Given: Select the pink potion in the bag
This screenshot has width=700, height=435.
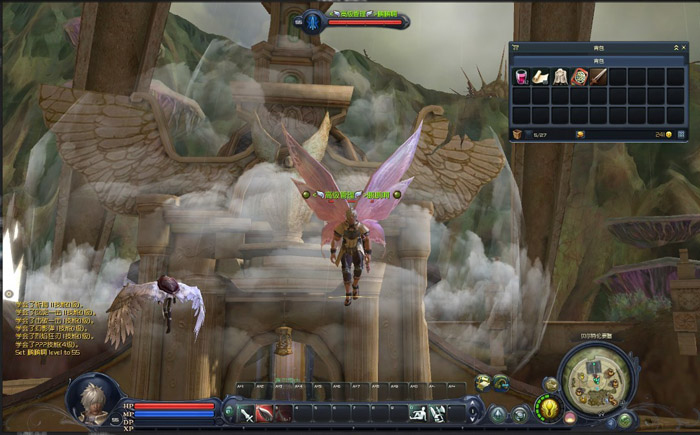Looking at the screenshot, I should (x=521, y=76).
